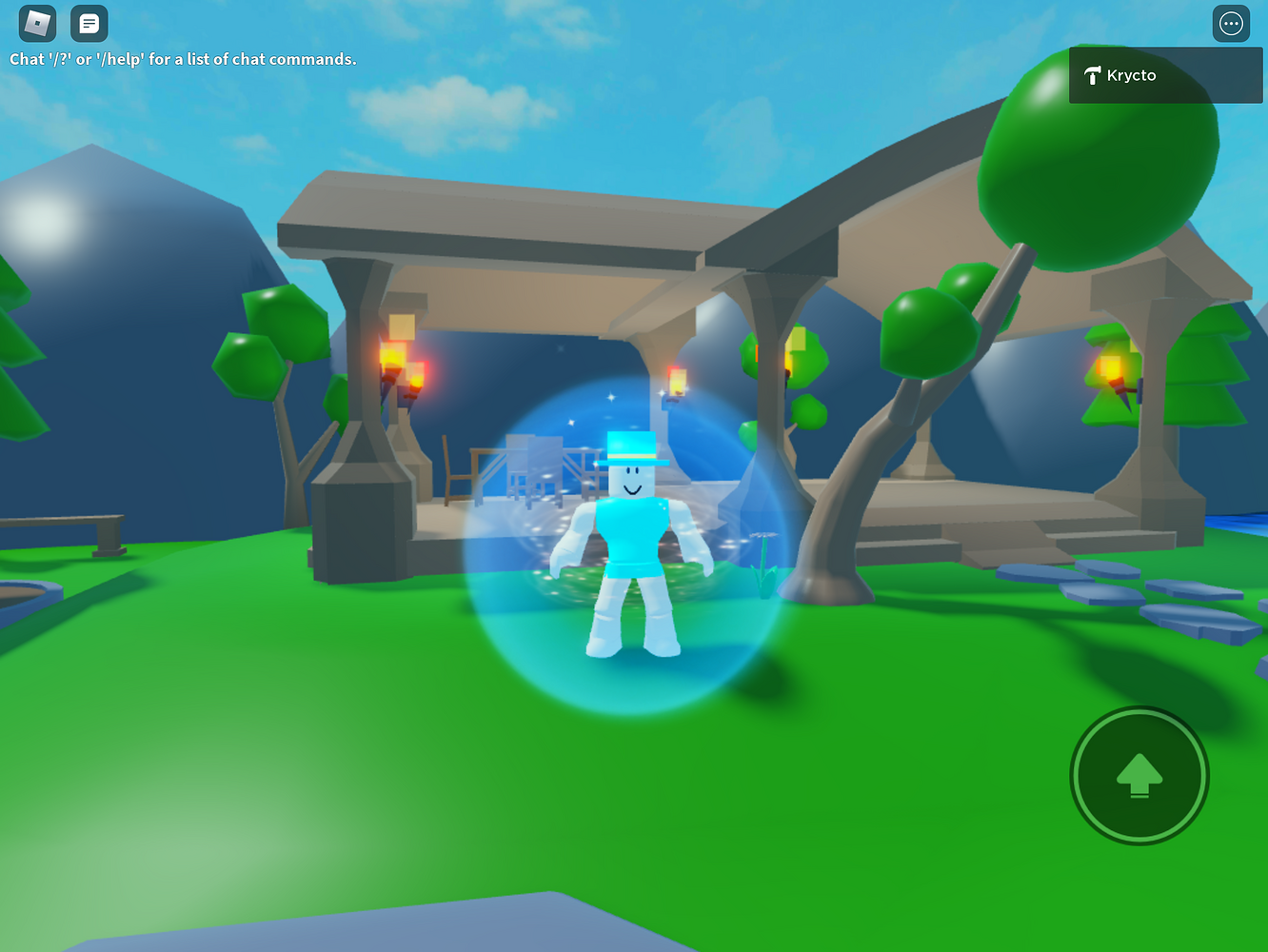Open the more options ellipsis menu
1268x952 pixels.
tap(1231, 23)
